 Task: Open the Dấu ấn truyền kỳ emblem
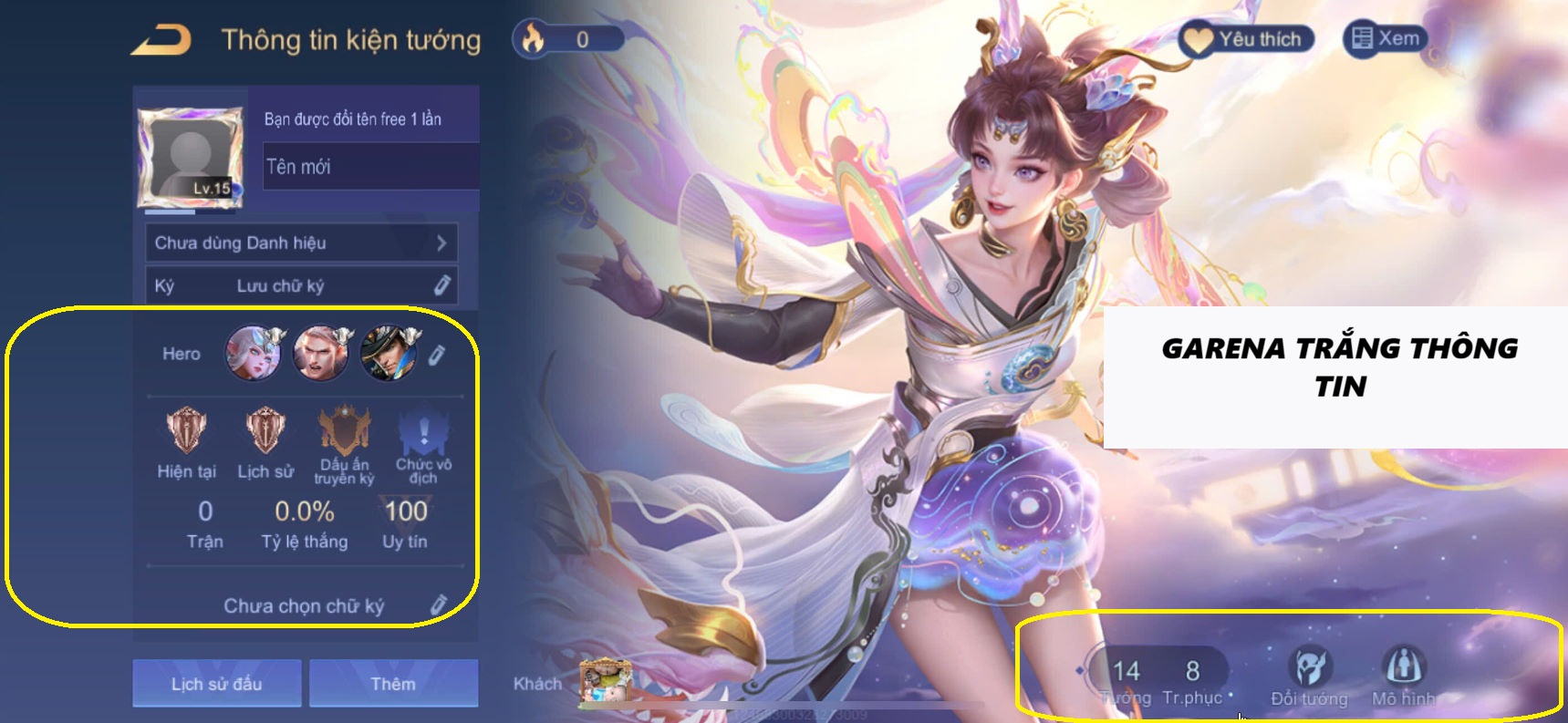coord(342,429)
